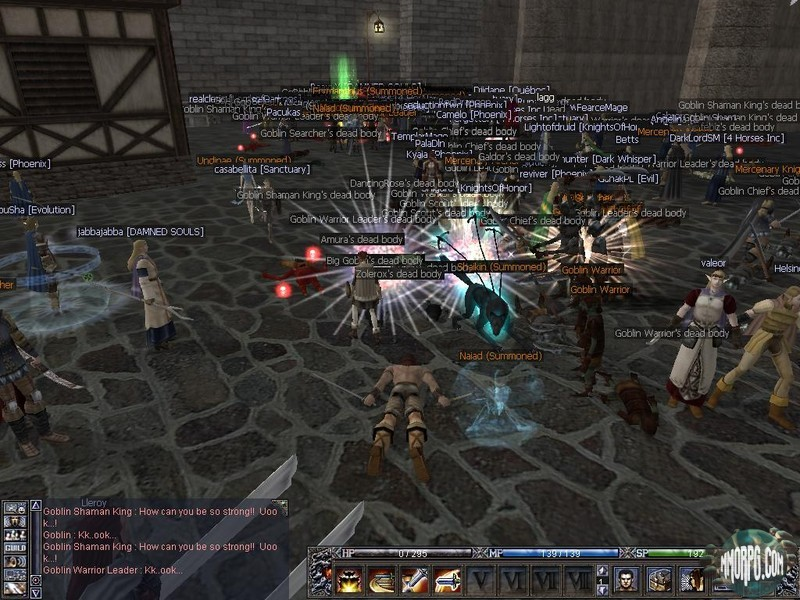This screenshot has width=800, height=600.
Task: Activate the diagonal sword strike skill
Action: [x=414, y=579]
